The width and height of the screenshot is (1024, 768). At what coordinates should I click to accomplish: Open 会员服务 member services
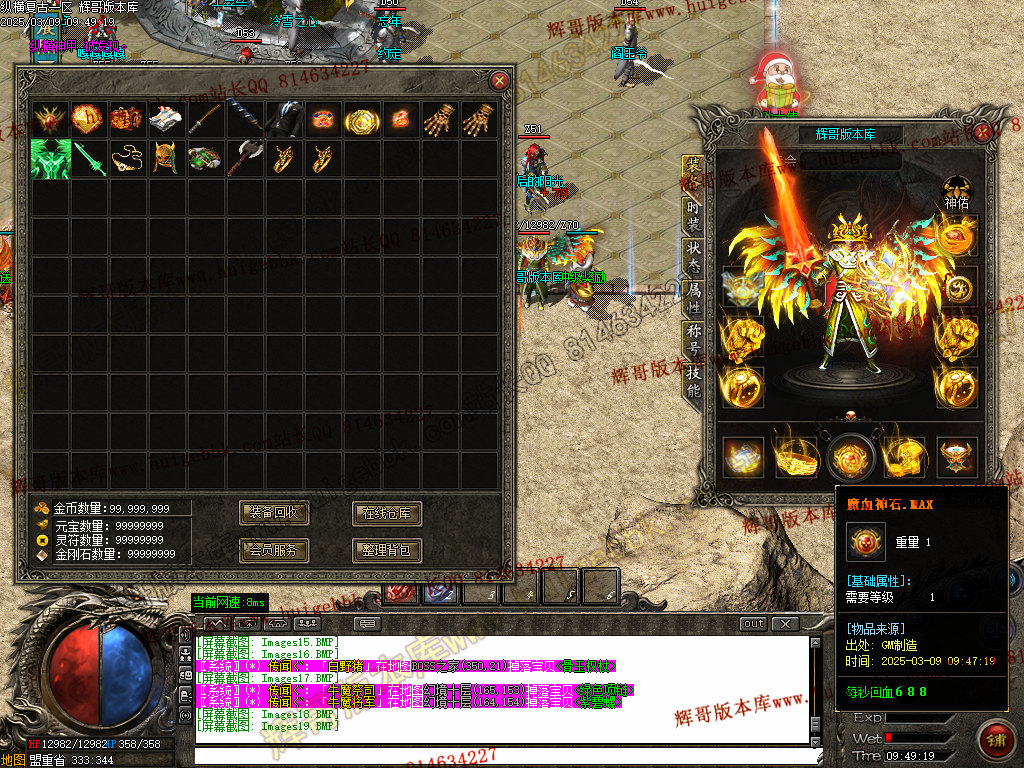274,550
